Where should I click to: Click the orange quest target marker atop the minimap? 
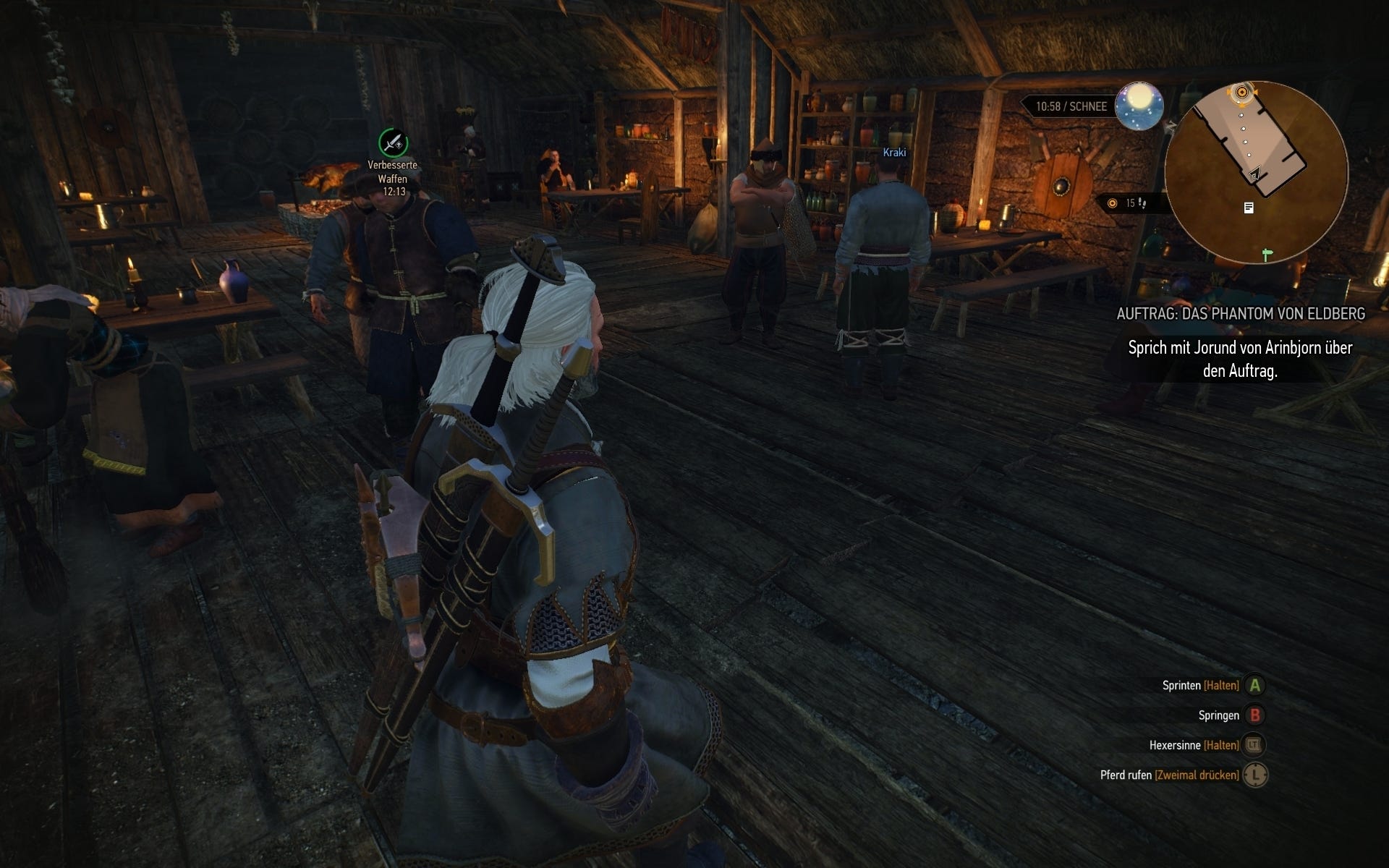click(x=1242, y=92)
